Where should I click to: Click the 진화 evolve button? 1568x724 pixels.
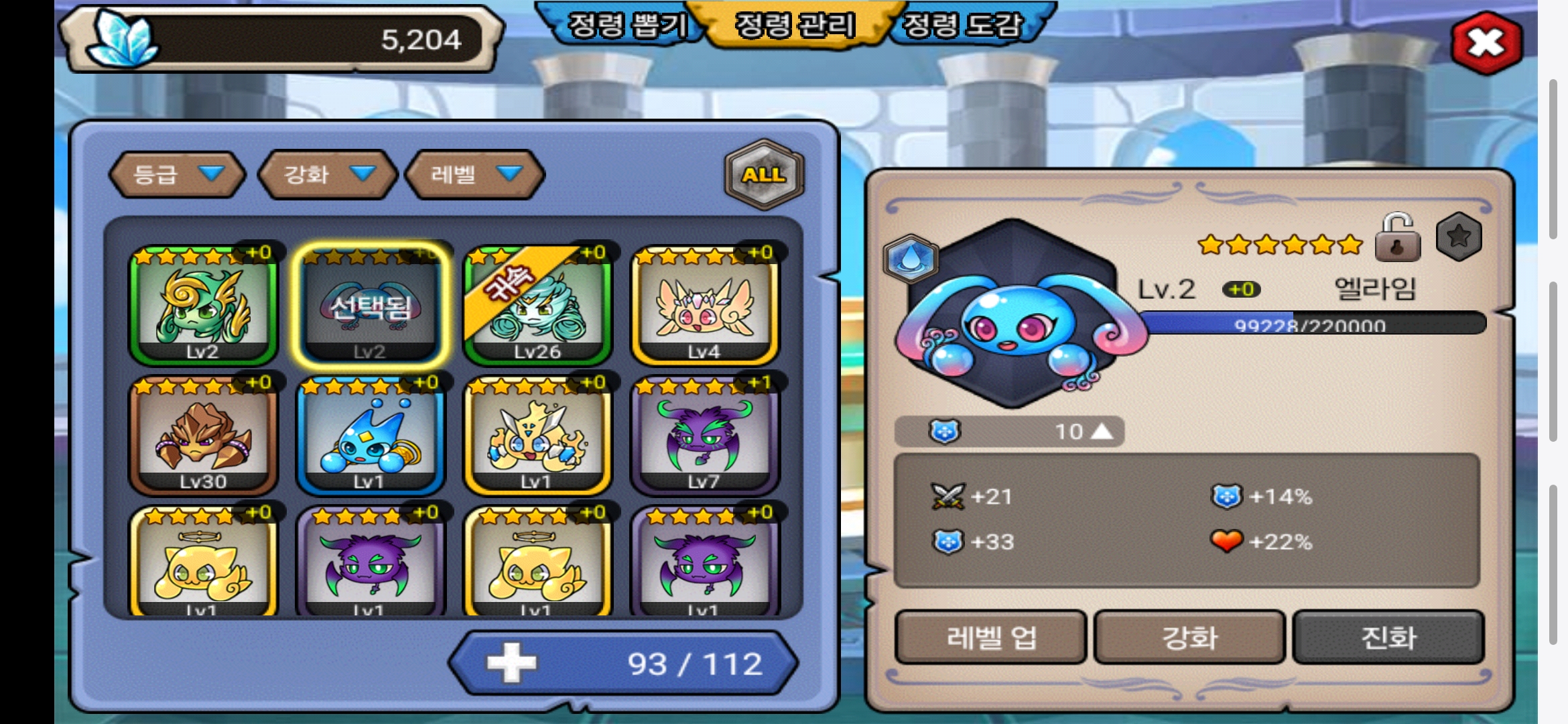click(1388, 638)
